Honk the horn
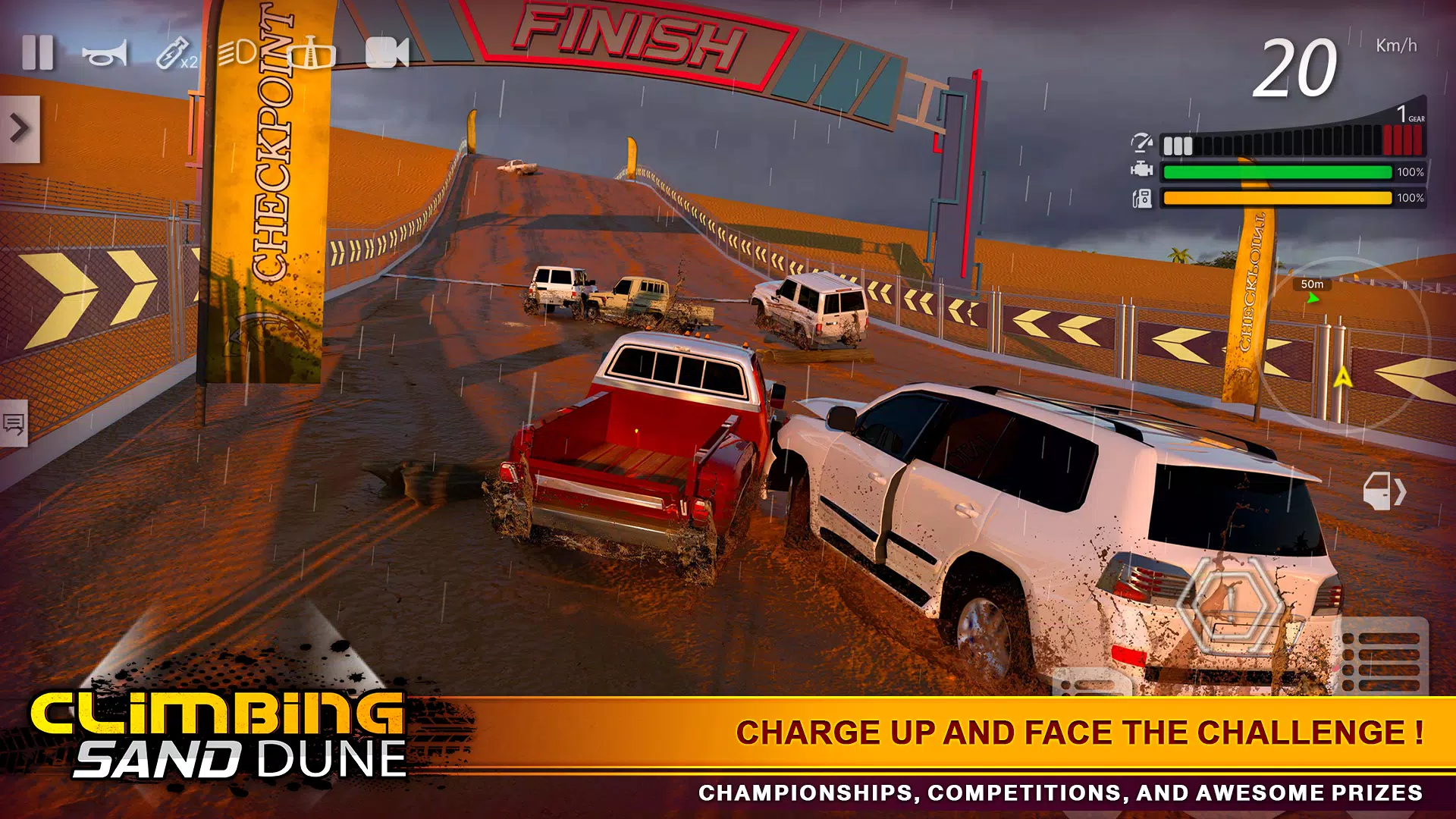 point(106,53)
